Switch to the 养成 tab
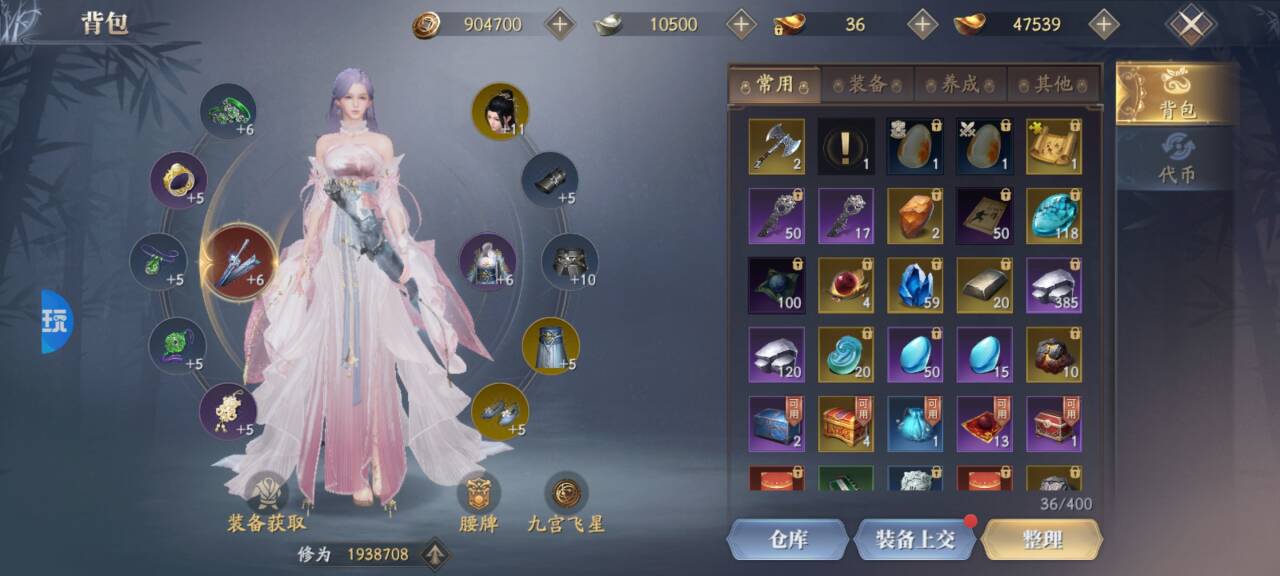This screenshot has width=1280, height=576. 960,85
